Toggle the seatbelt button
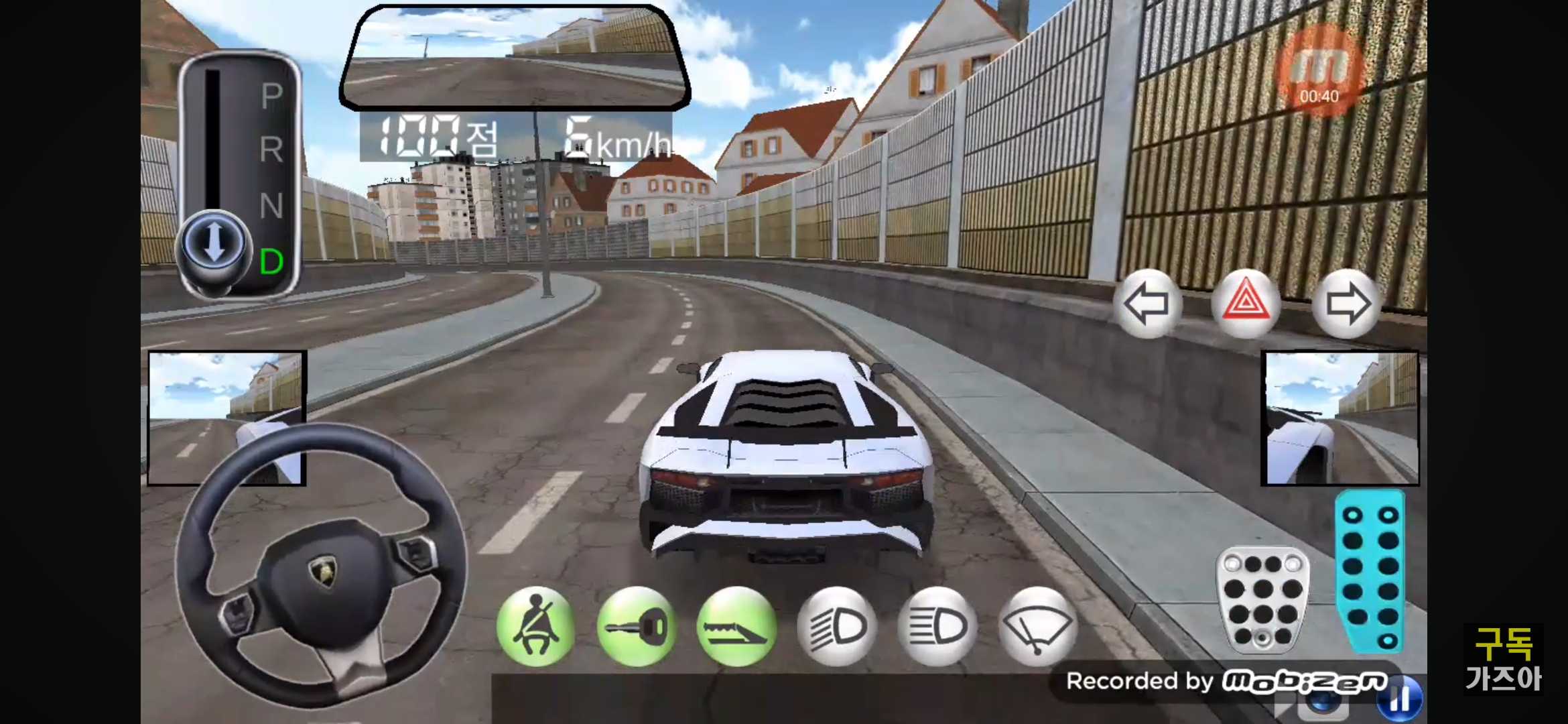Viewport: 1568px width, 724px height. 536,627
